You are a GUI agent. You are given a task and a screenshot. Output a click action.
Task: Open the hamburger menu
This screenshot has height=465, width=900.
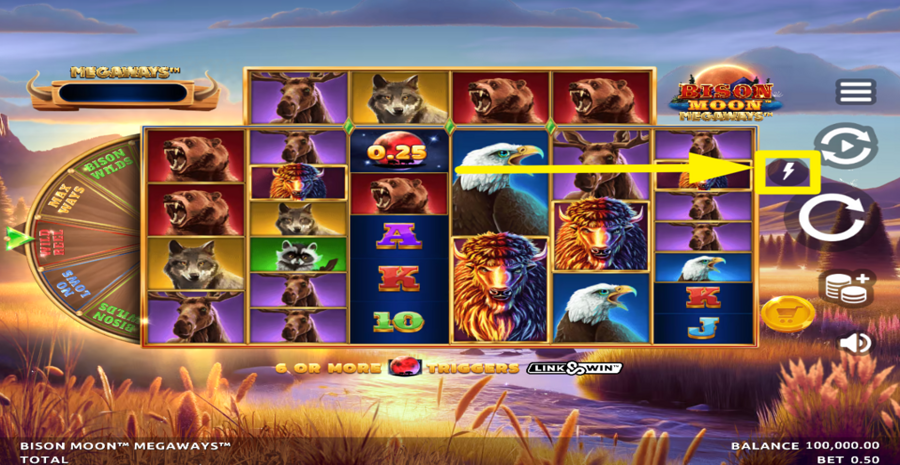(855, 92)
